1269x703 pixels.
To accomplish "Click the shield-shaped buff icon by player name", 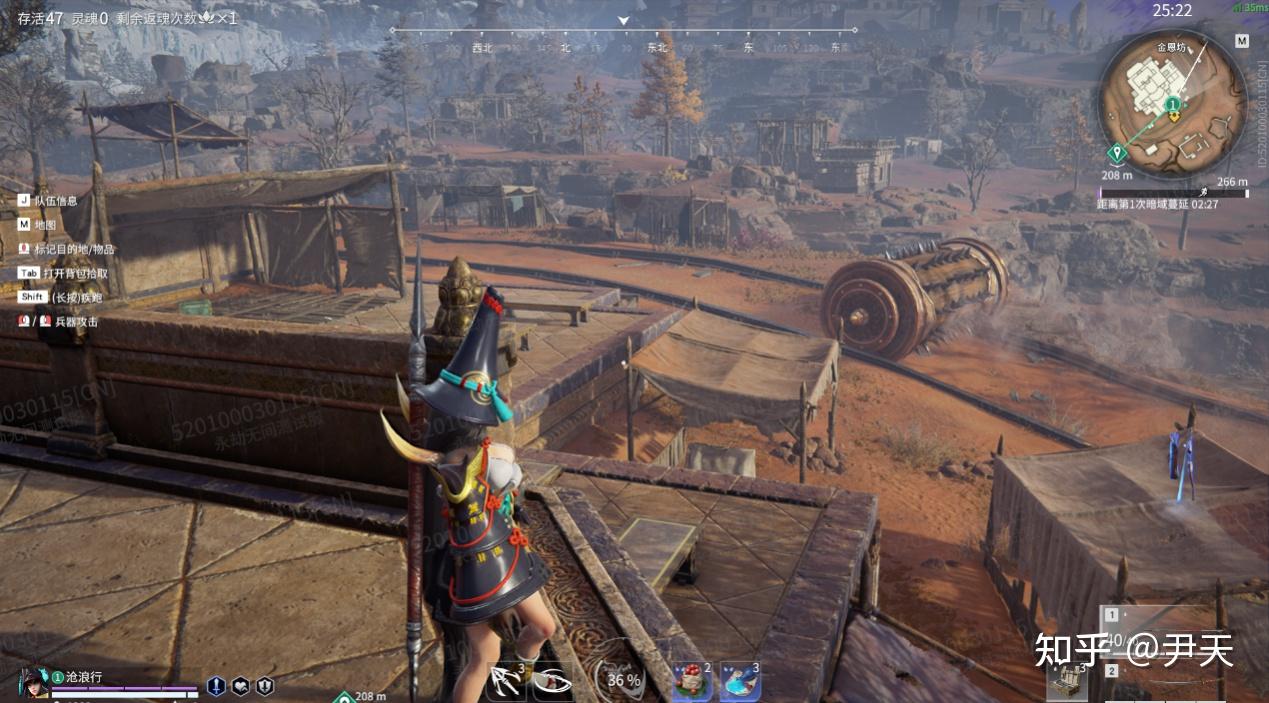I will pos(265,686).
